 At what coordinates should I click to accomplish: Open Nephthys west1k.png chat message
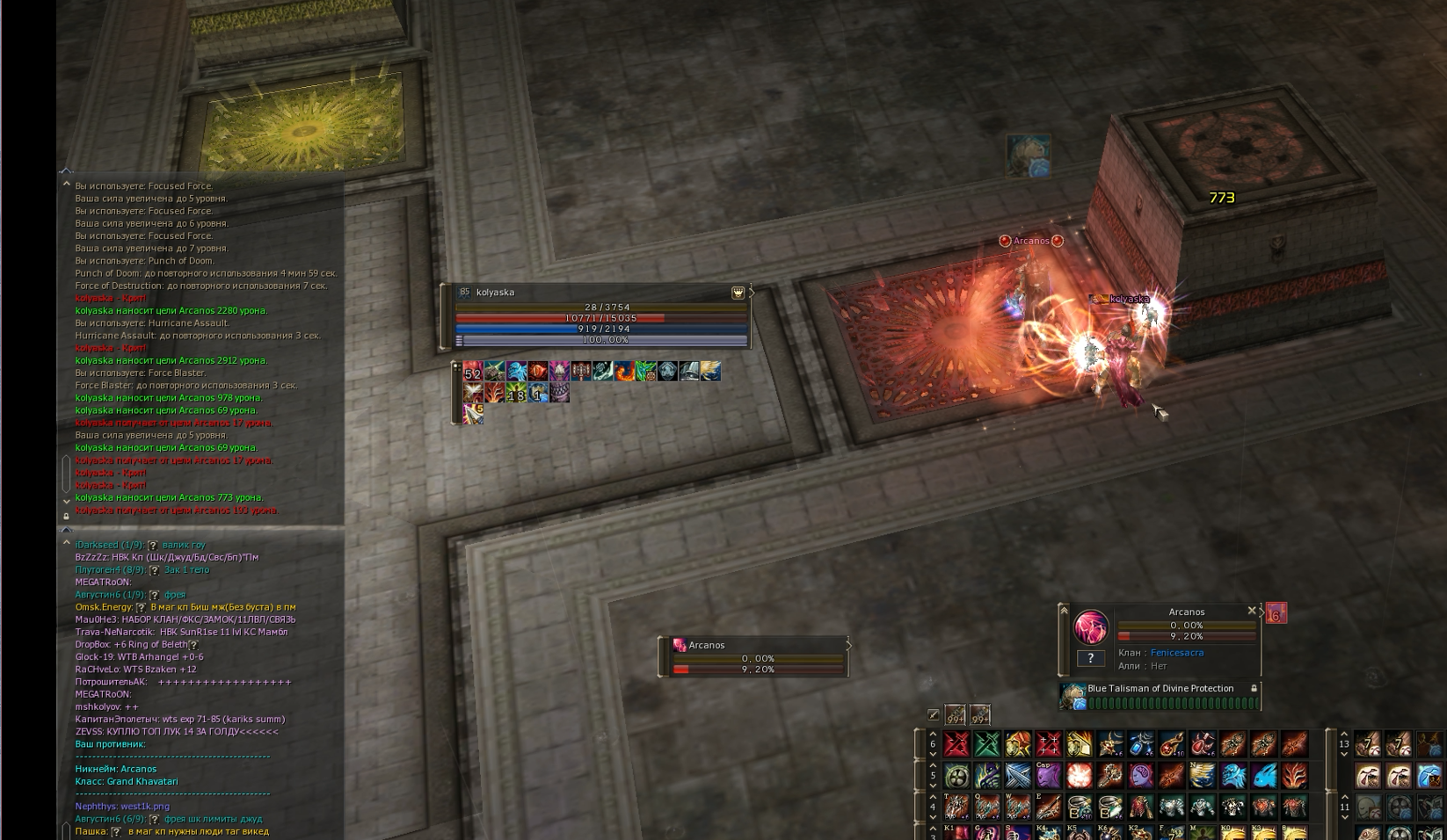pyautogui.click(x=122, y=806)
